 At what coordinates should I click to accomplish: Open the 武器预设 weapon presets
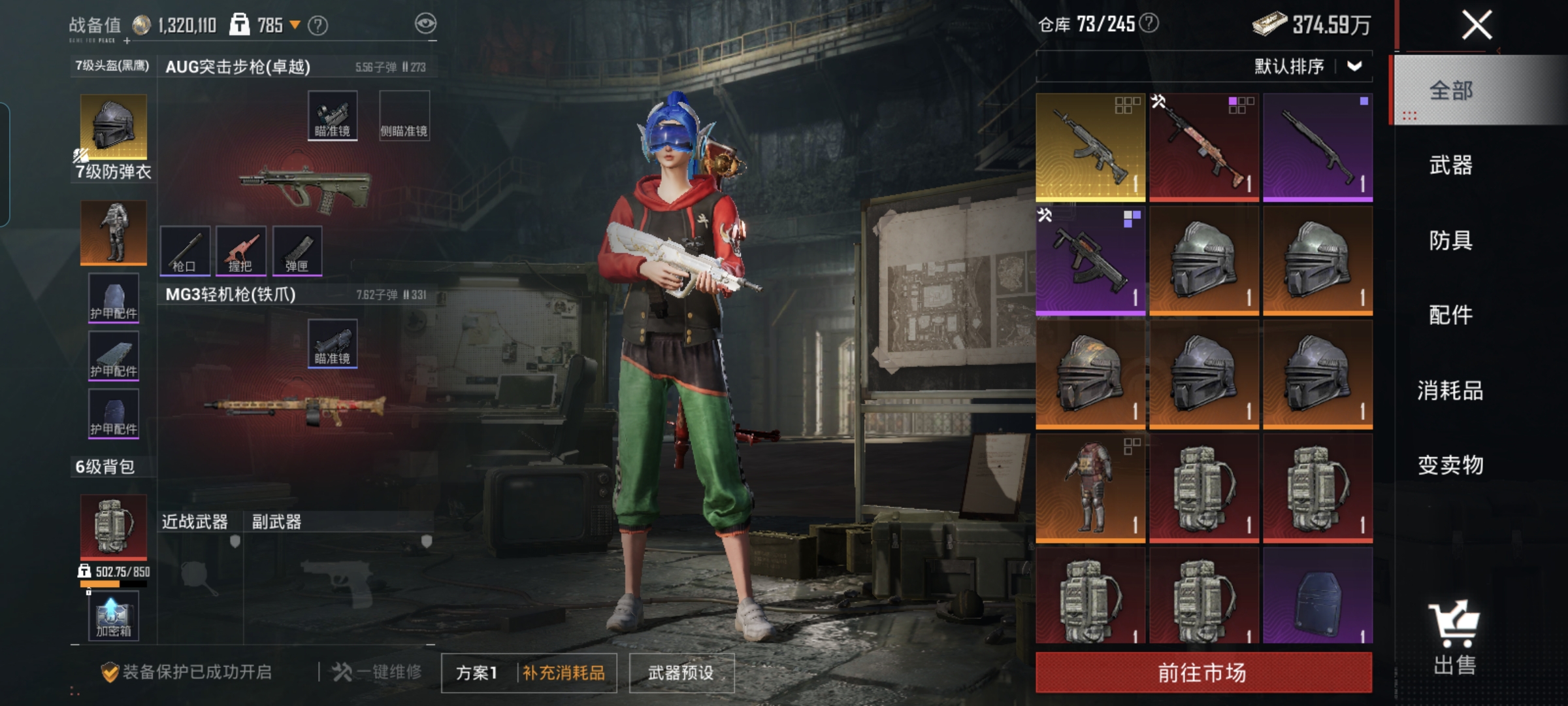tap(681, 673)
